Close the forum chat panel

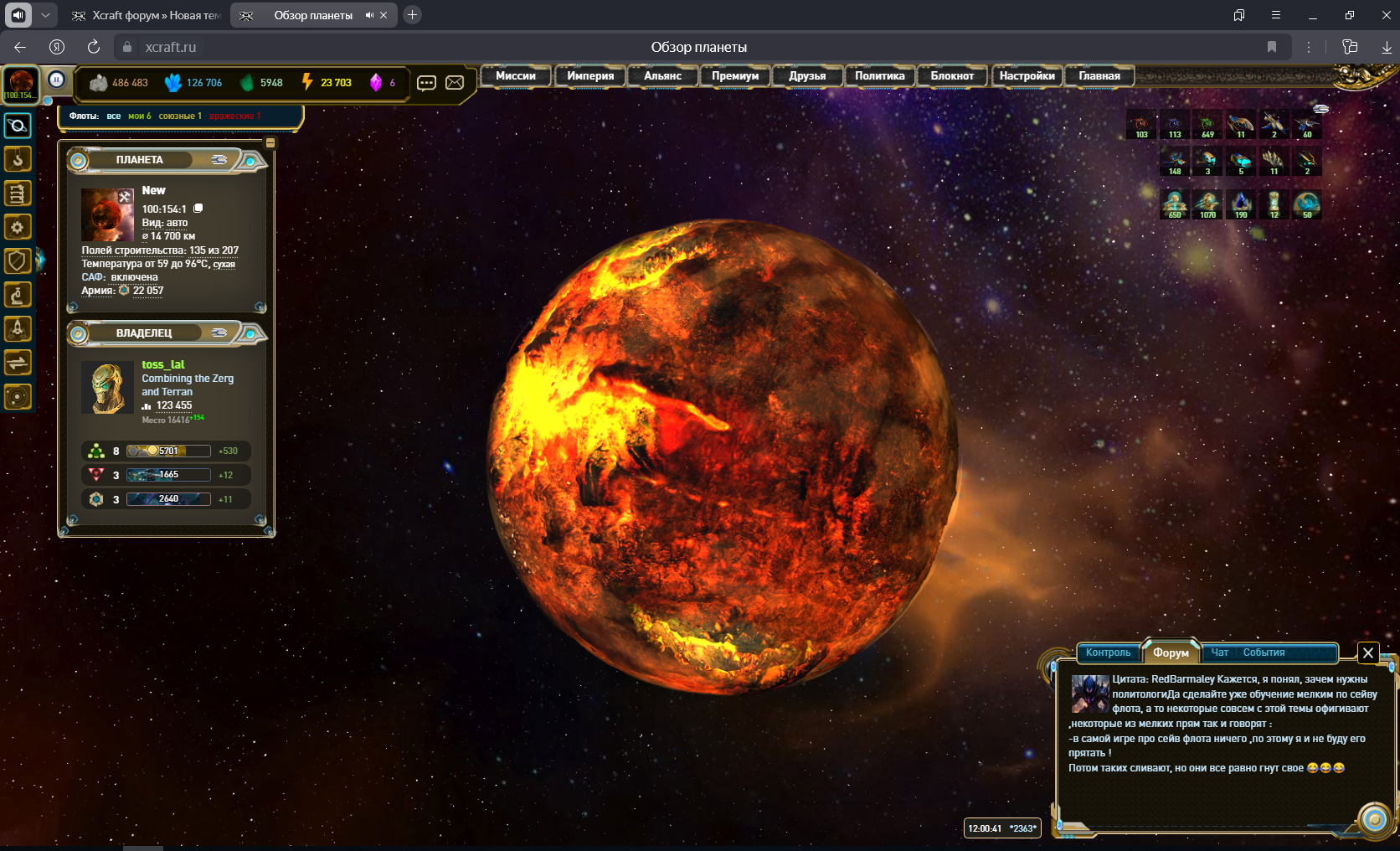pyautogui.click(x=1367, y=652)
